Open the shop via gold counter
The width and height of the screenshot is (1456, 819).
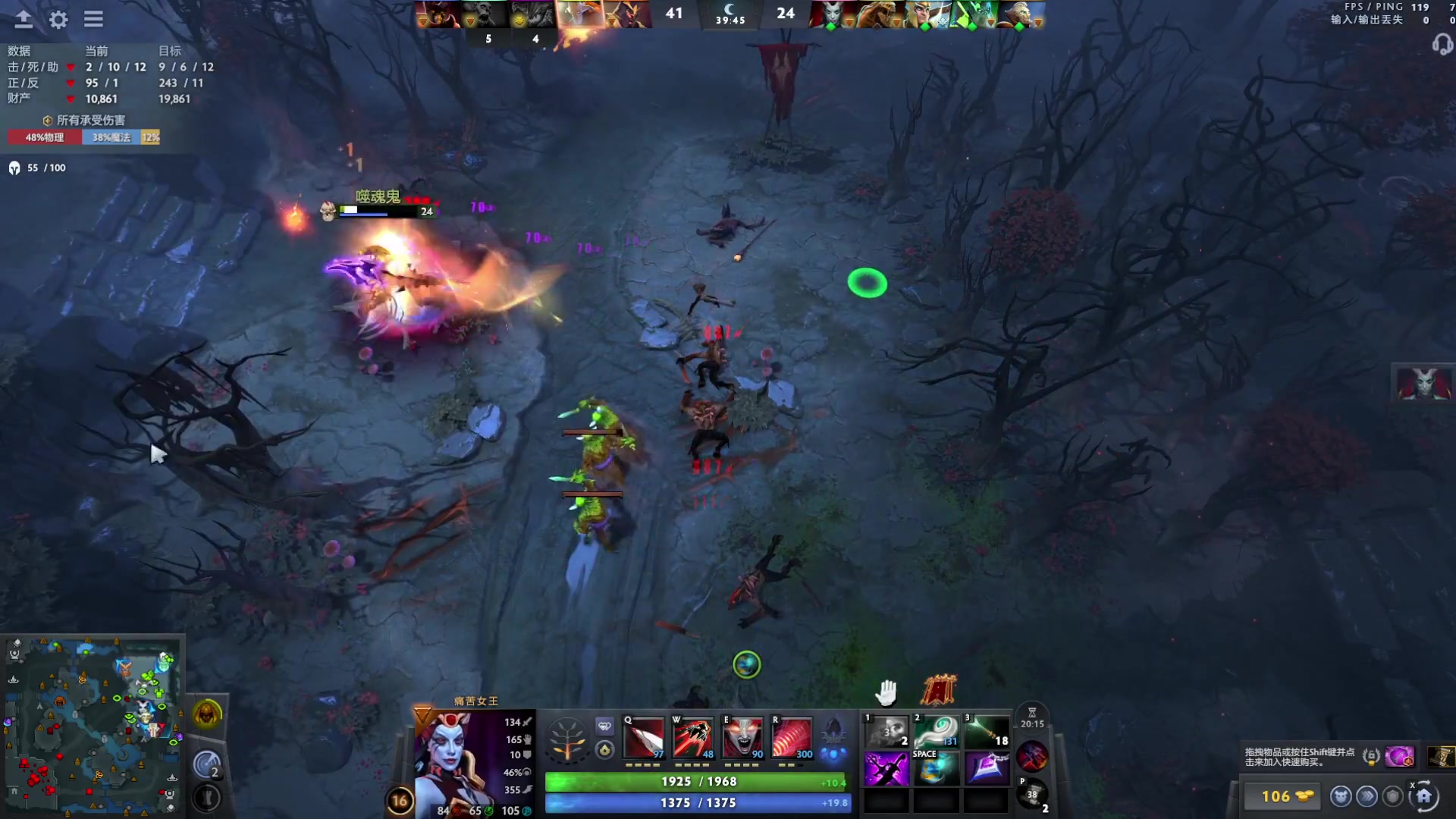coord(1283,796)
